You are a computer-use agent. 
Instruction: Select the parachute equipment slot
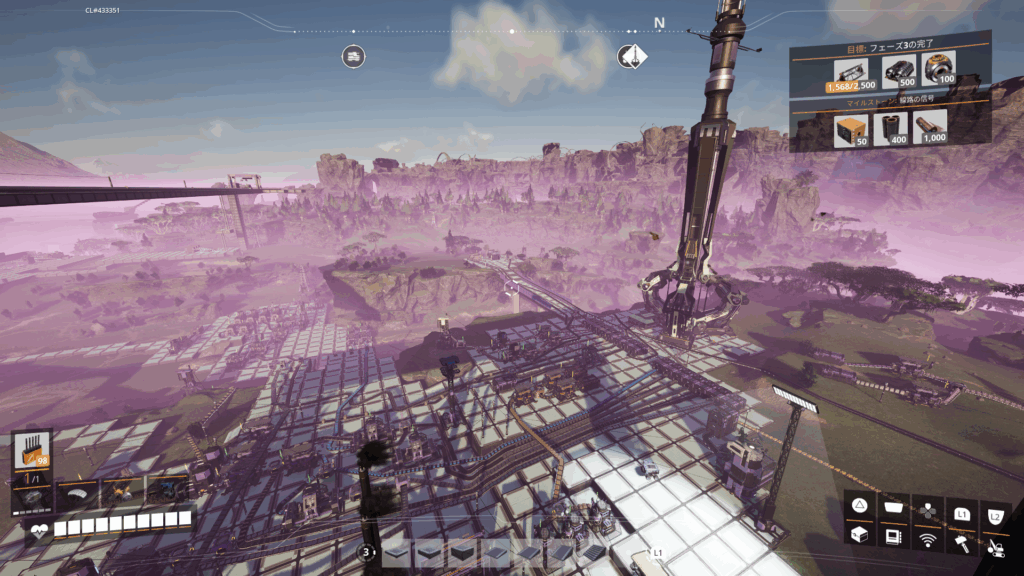coord(77,491)
